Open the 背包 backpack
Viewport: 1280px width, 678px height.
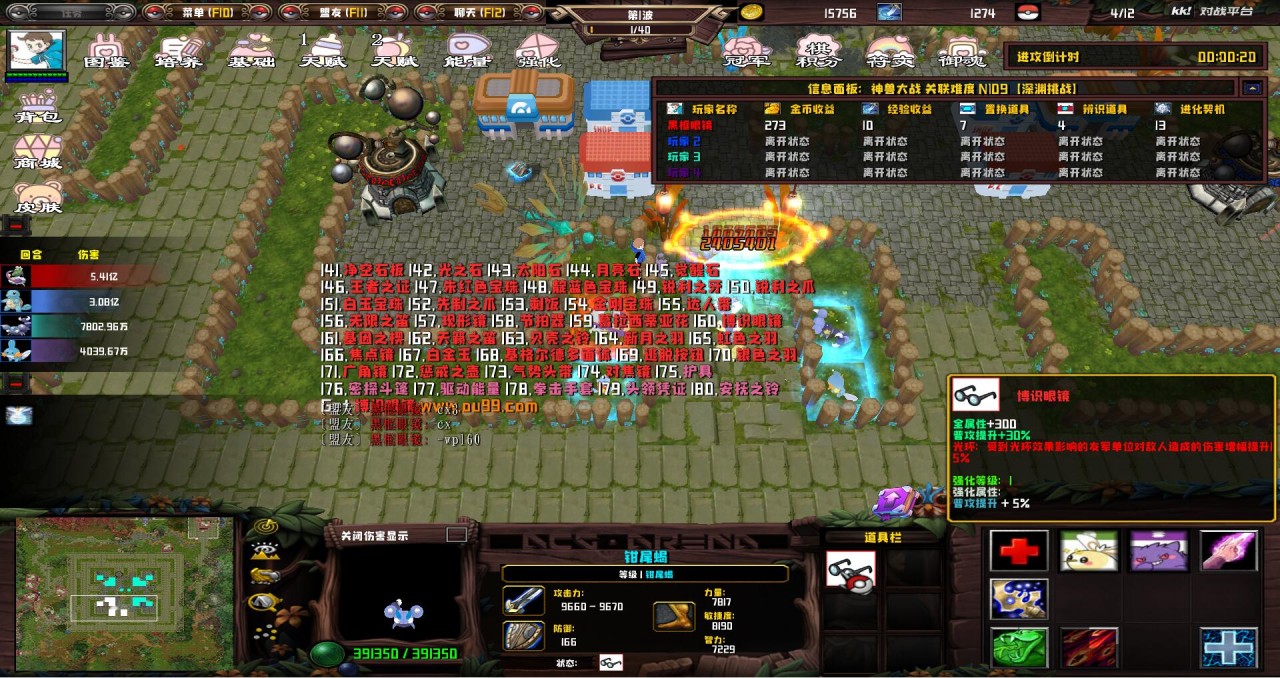pyautogui.click(x=38, y=107)
